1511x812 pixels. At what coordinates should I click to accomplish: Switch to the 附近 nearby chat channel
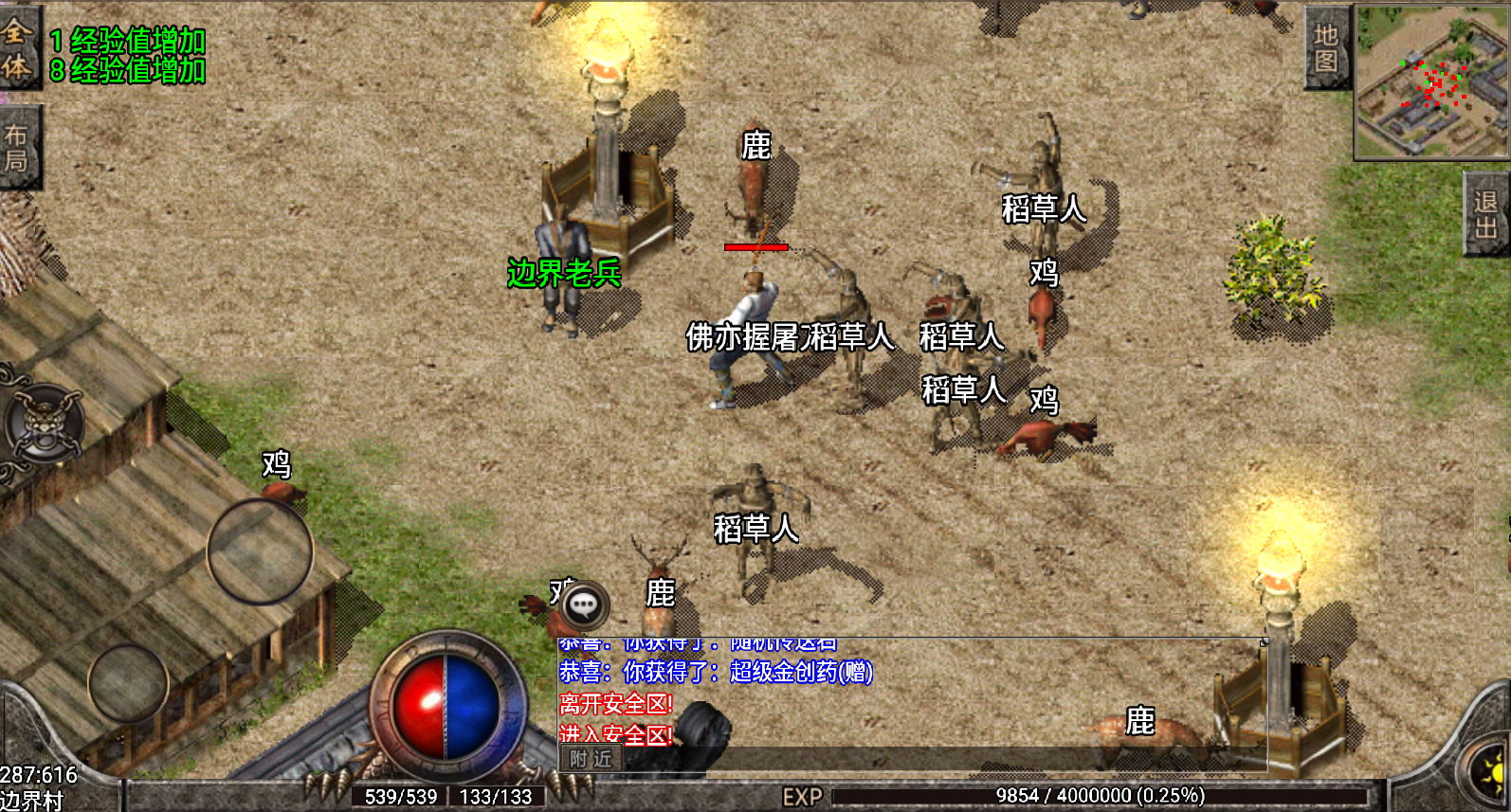(x=591, y=759)
